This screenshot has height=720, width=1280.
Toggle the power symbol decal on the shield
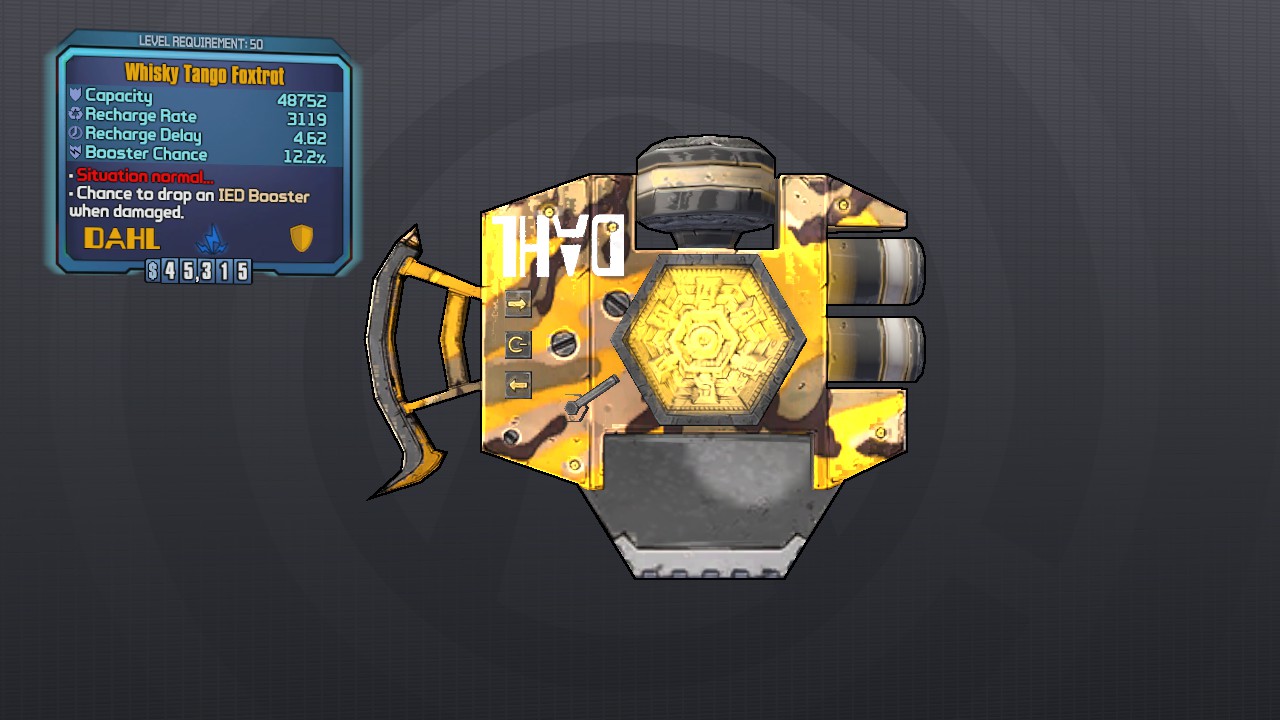pyautogui.click(x=517, y=344)
